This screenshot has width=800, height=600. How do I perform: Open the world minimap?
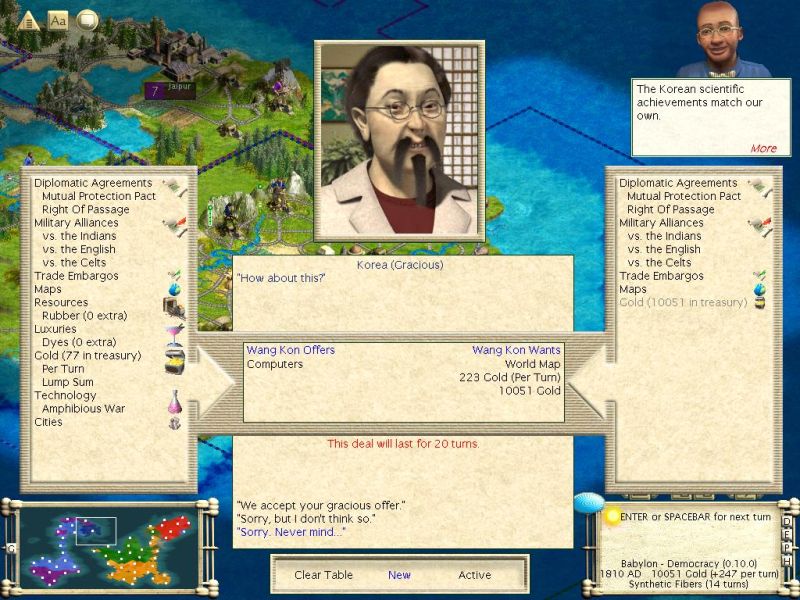pos(109,546)
